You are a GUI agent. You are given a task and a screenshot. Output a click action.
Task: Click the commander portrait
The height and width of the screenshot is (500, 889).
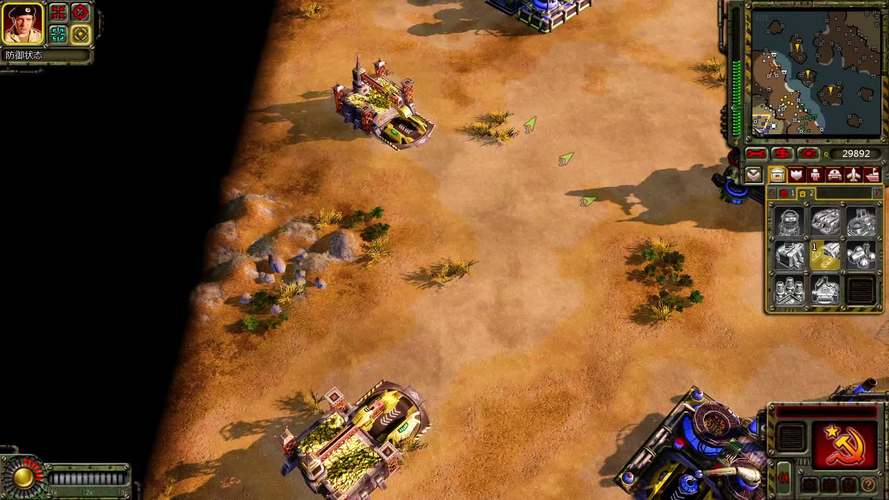tap(22, 22)
